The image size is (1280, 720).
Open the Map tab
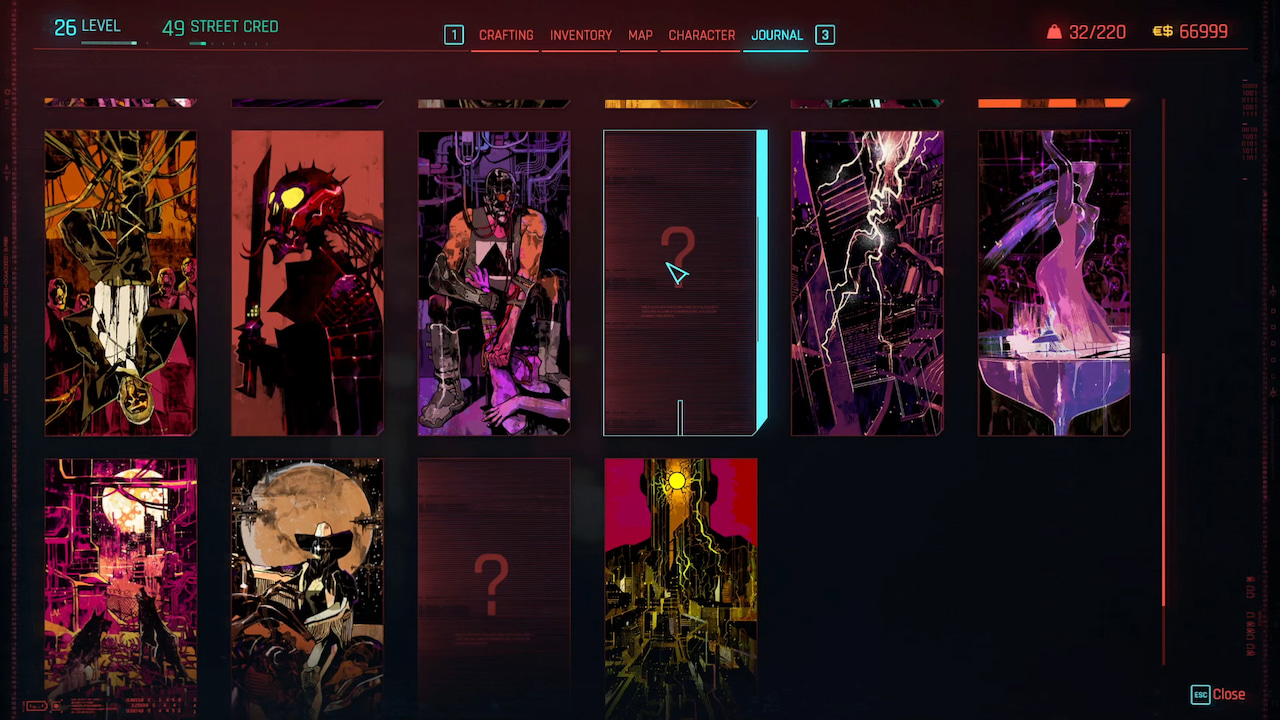pyautogui.click(x=639, y=35)
